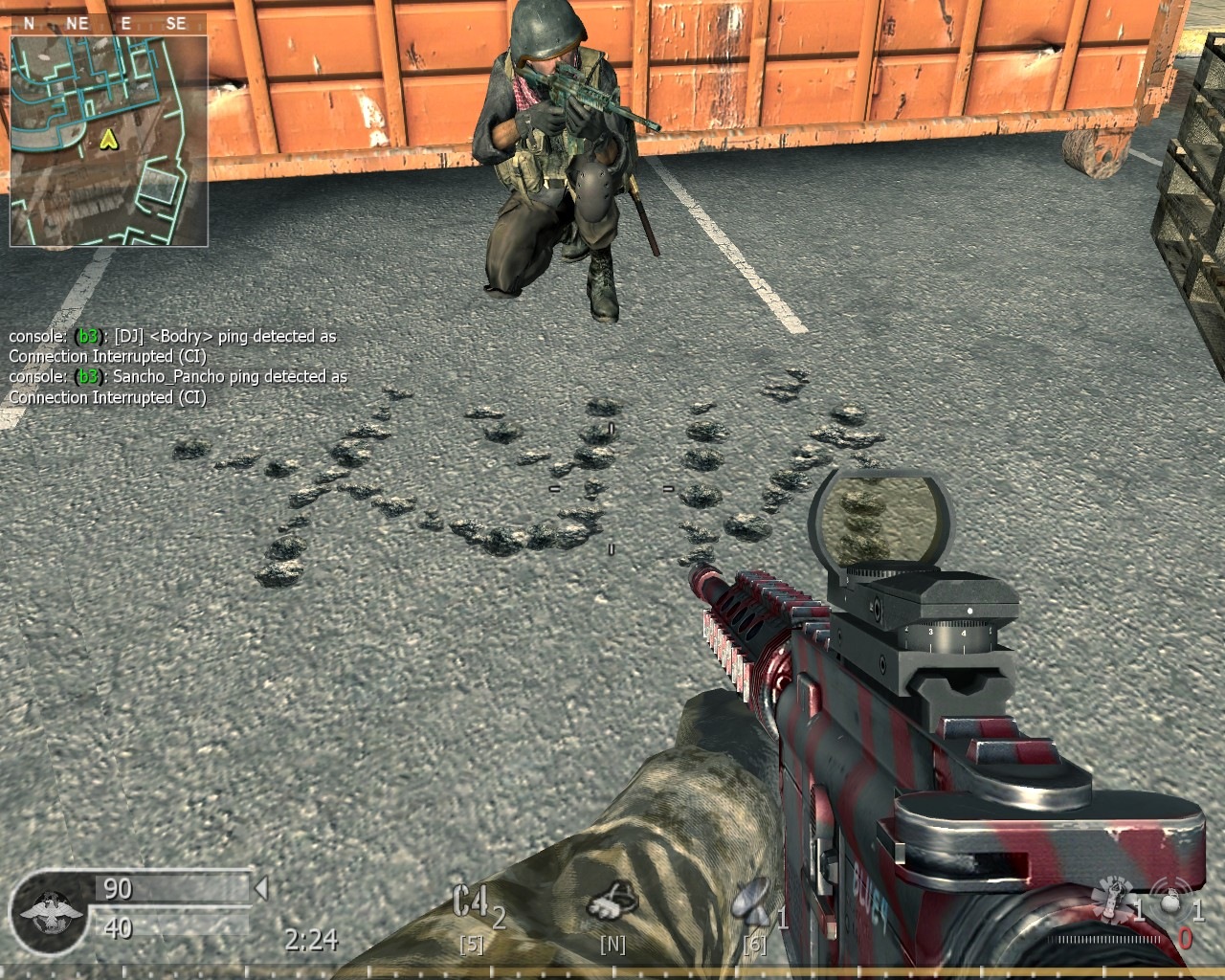Toggle the night vision goggles icon
The width and height of the screenshot is (1225, 980).
(611, 900)
